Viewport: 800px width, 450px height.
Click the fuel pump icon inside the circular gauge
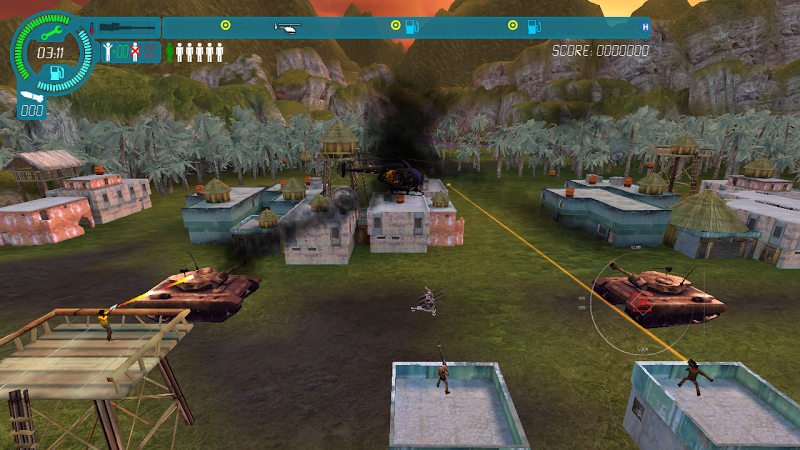57,72
